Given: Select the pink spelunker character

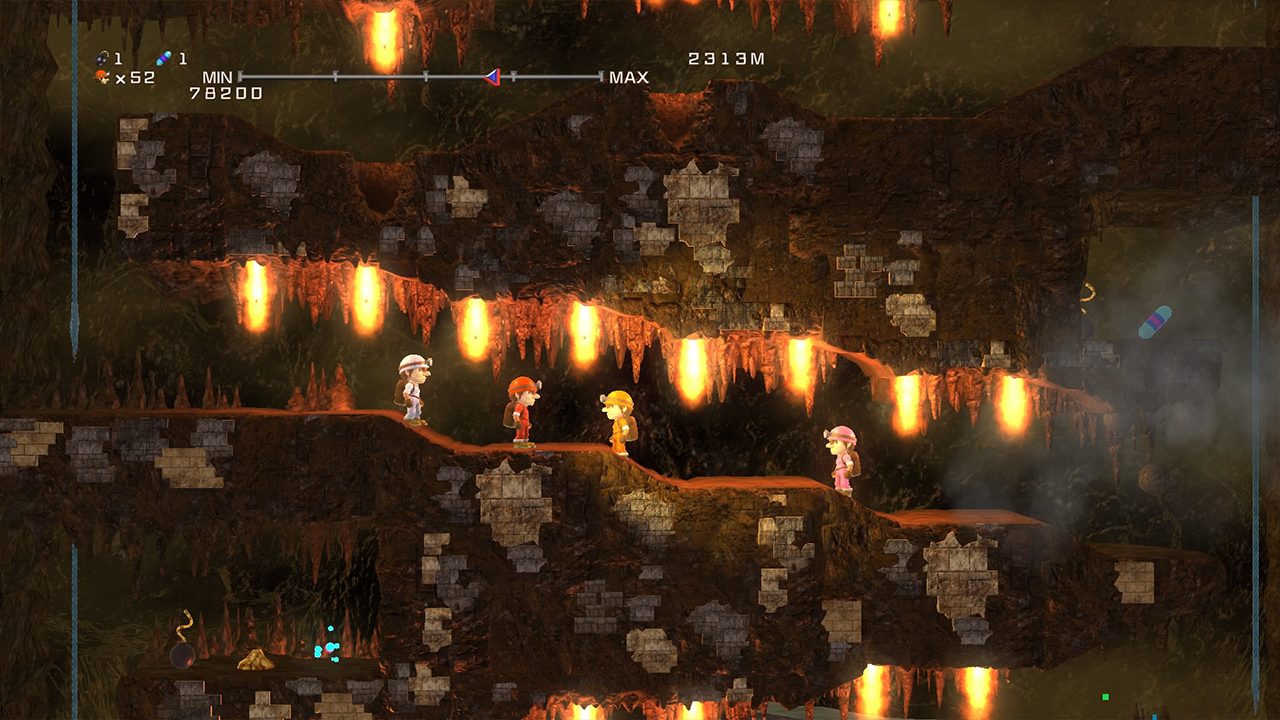Looking at the screenshot, I should point(843,455).
